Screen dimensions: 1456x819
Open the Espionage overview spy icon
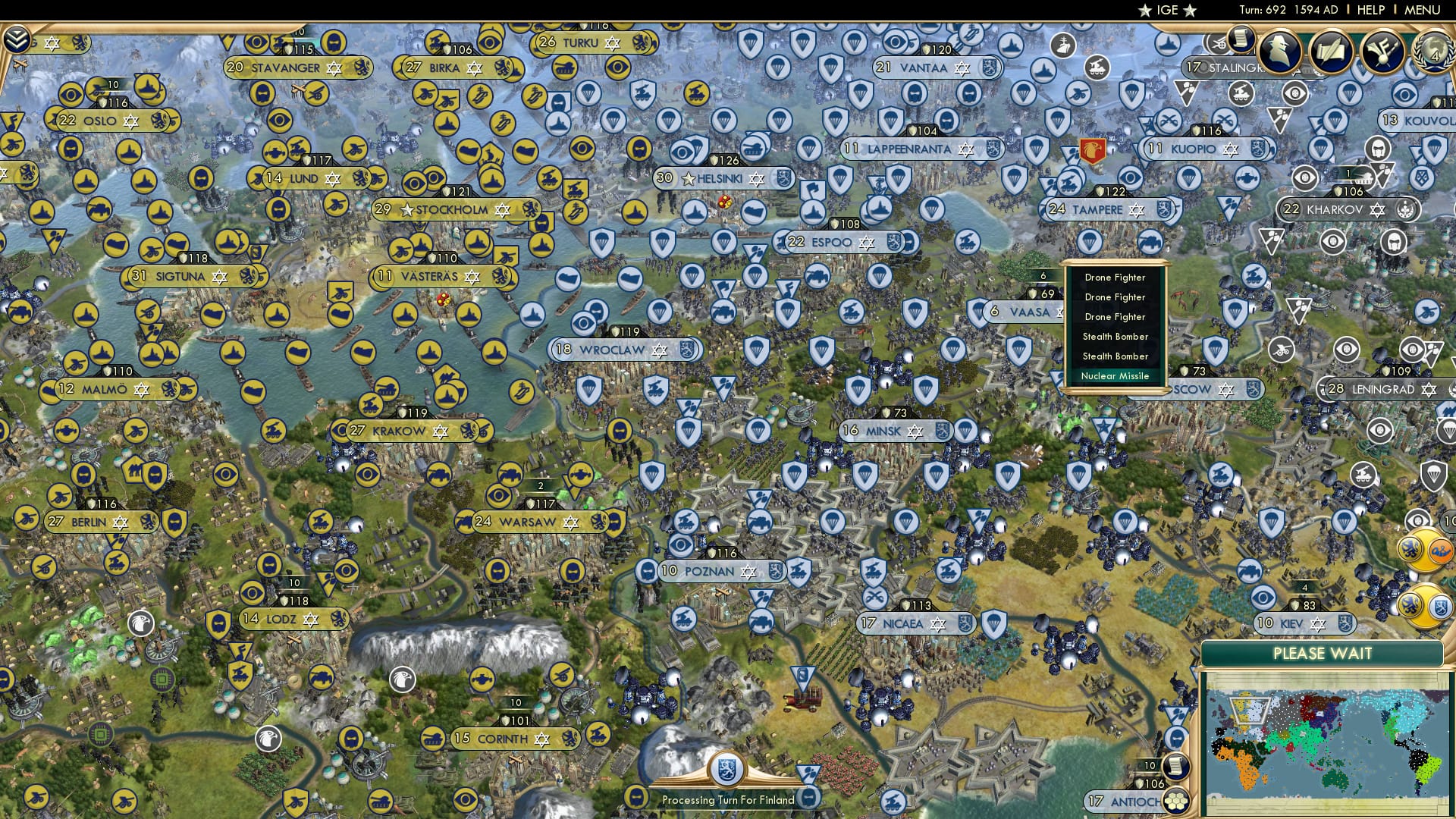pyautogui.click(x=1279, y=53)
